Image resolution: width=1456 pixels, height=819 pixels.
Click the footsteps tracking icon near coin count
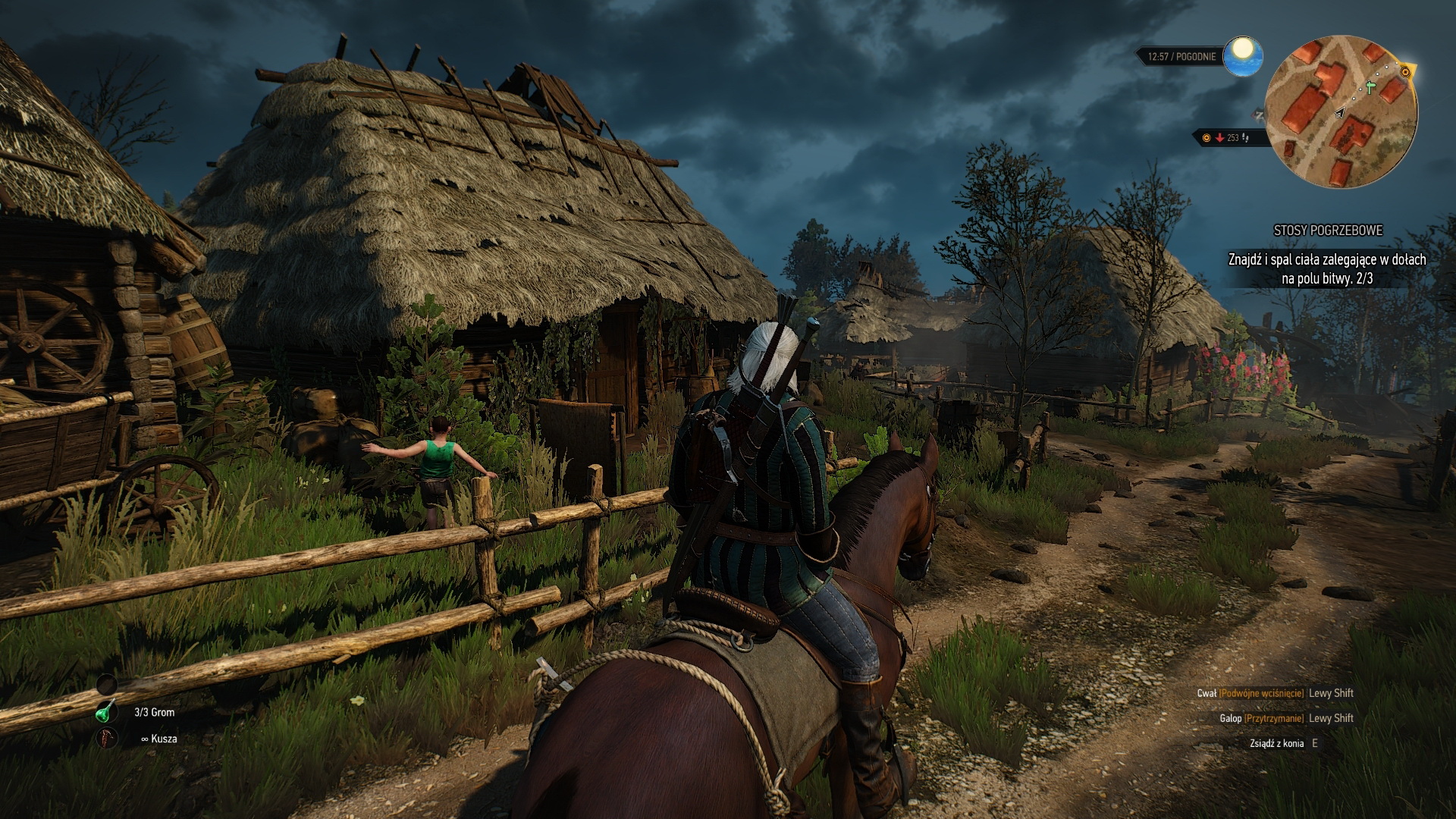pos(1244,139)
